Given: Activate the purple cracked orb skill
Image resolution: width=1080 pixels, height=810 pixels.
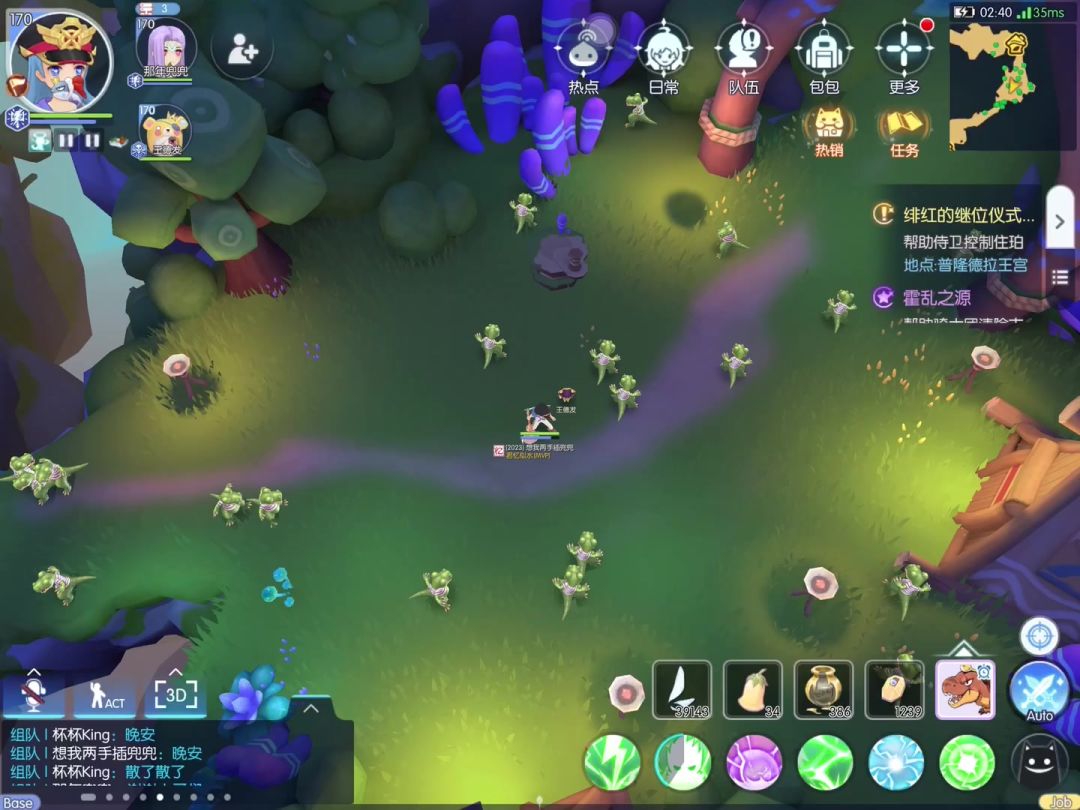Looking at the screenshot, I should point(754,762).
